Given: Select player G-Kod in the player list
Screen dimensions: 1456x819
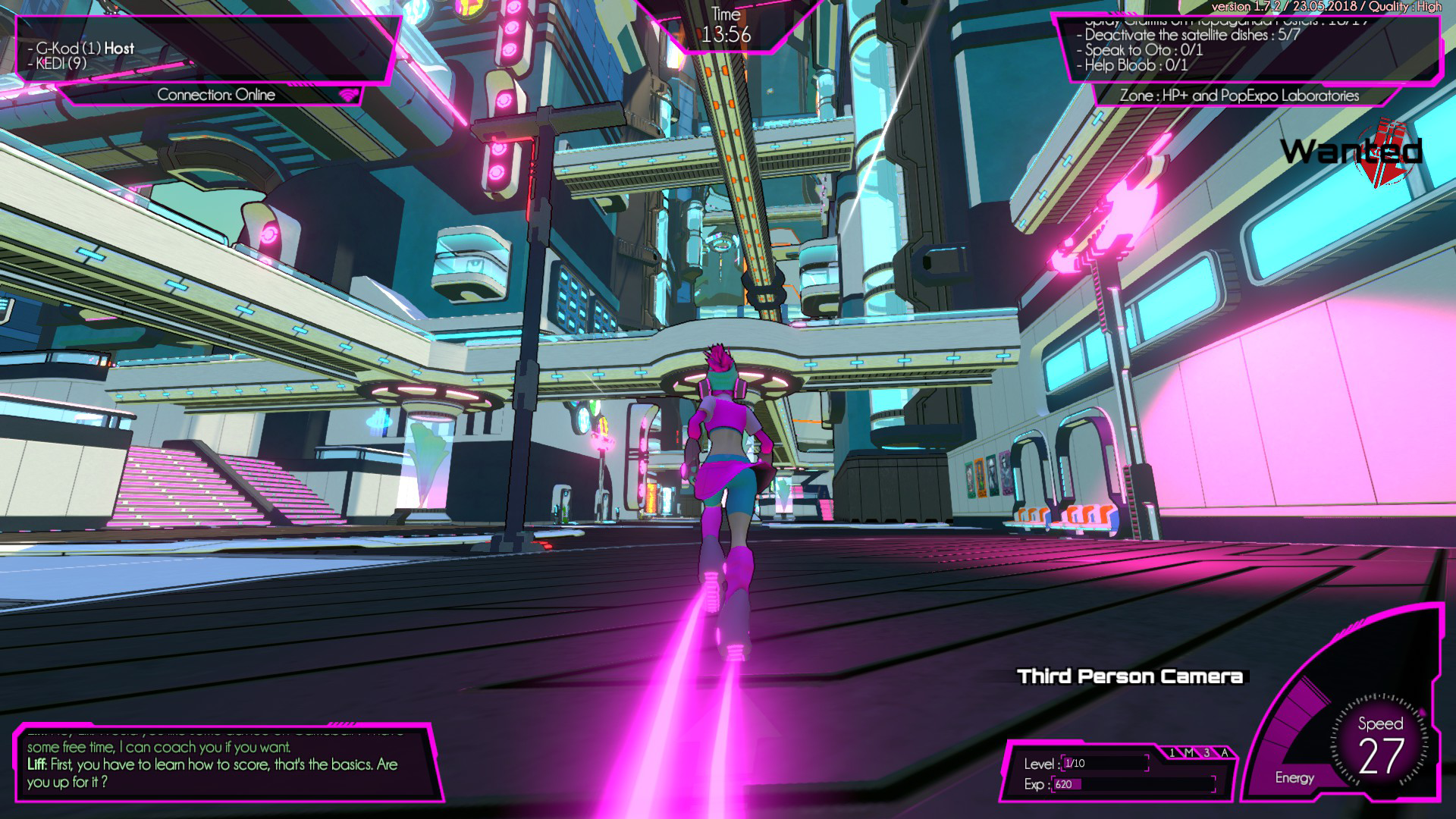Looking at the screenshot, I should click(85, 49).
